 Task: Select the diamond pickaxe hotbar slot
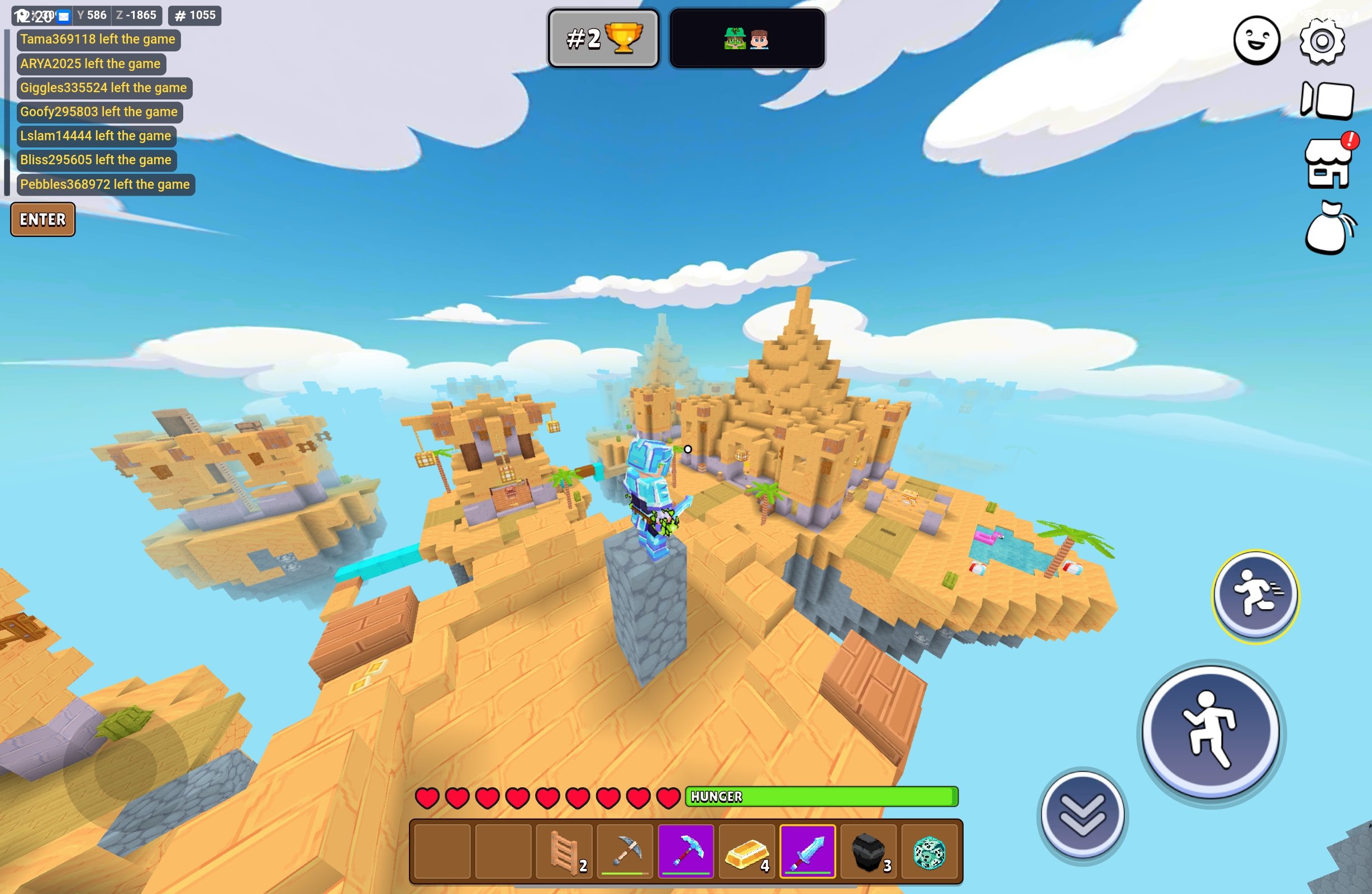point(686,852)
